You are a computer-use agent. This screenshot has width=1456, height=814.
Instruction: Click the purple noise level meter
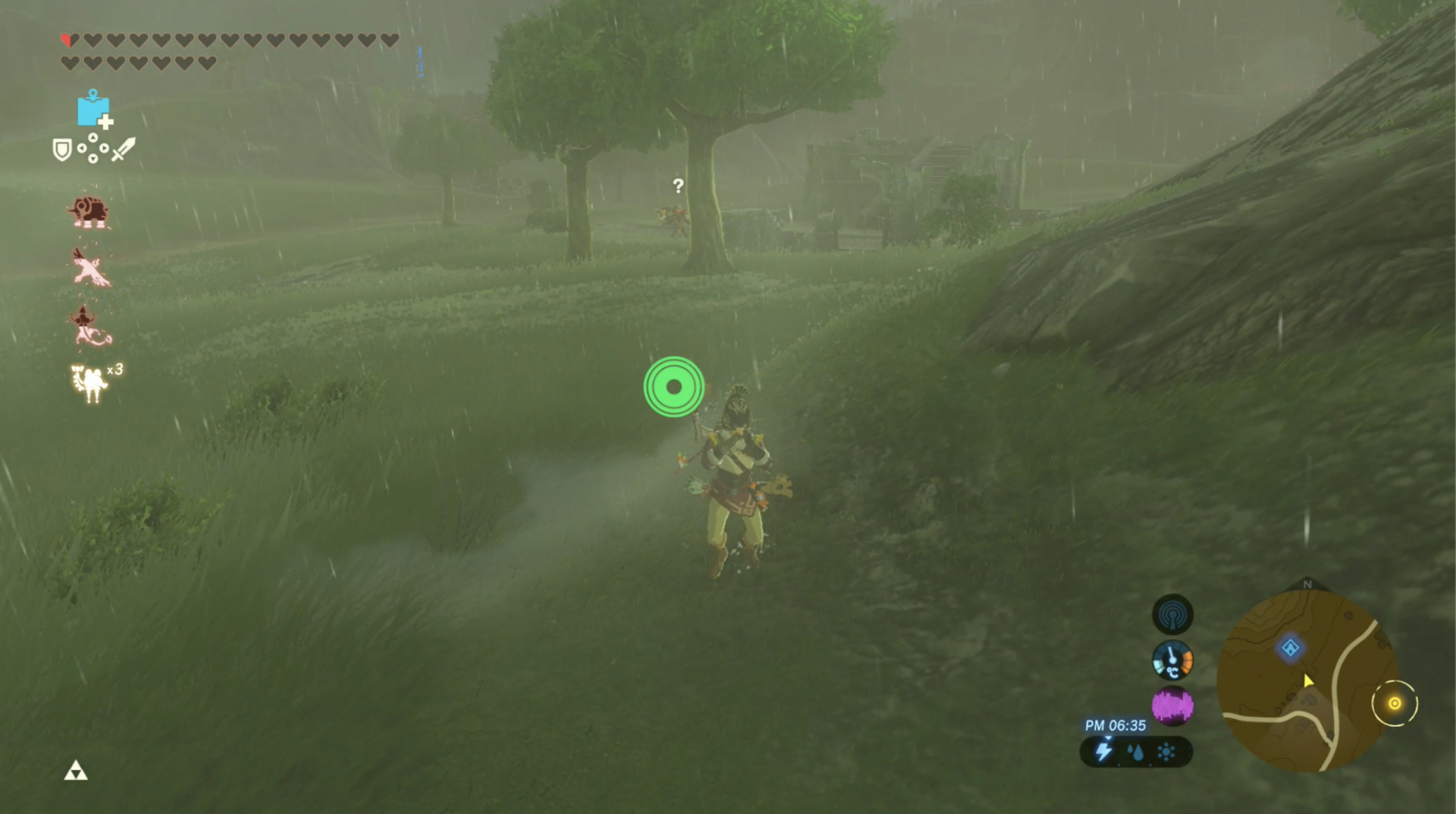(x=1172, y=706)
